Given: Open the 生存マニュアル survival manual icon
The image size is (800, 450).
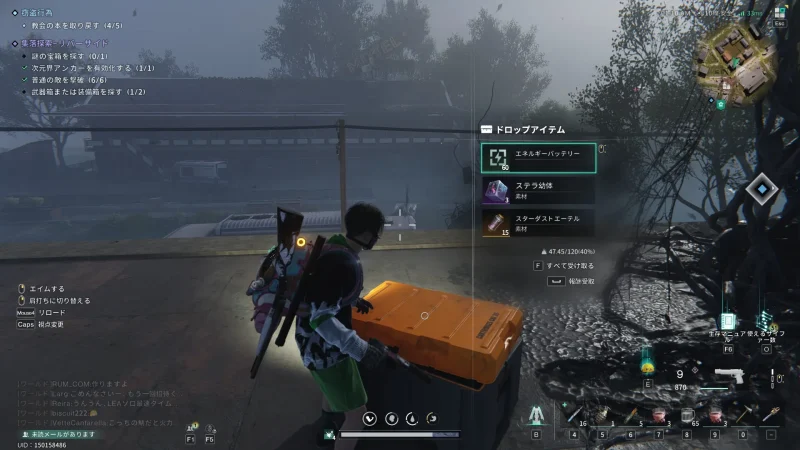Looking at the screenshot, I should click(x=727, y=324).
